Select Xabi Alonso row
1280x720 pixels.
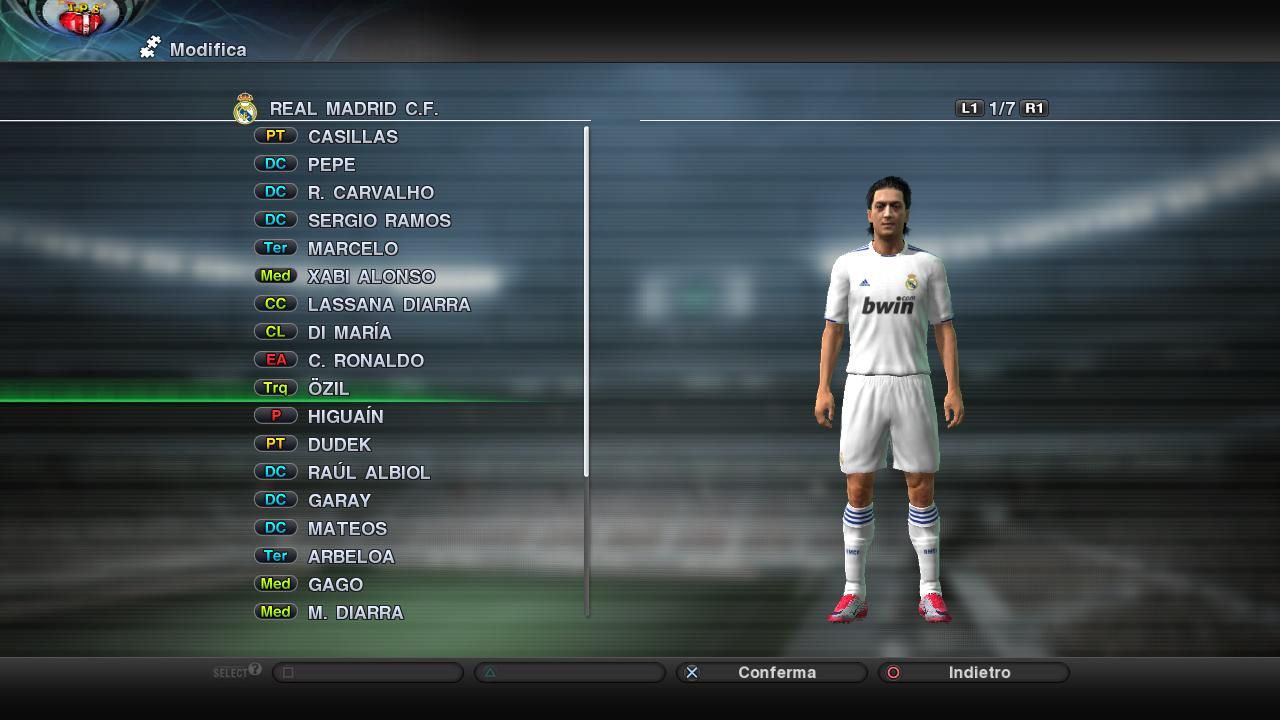pos(371,277)
